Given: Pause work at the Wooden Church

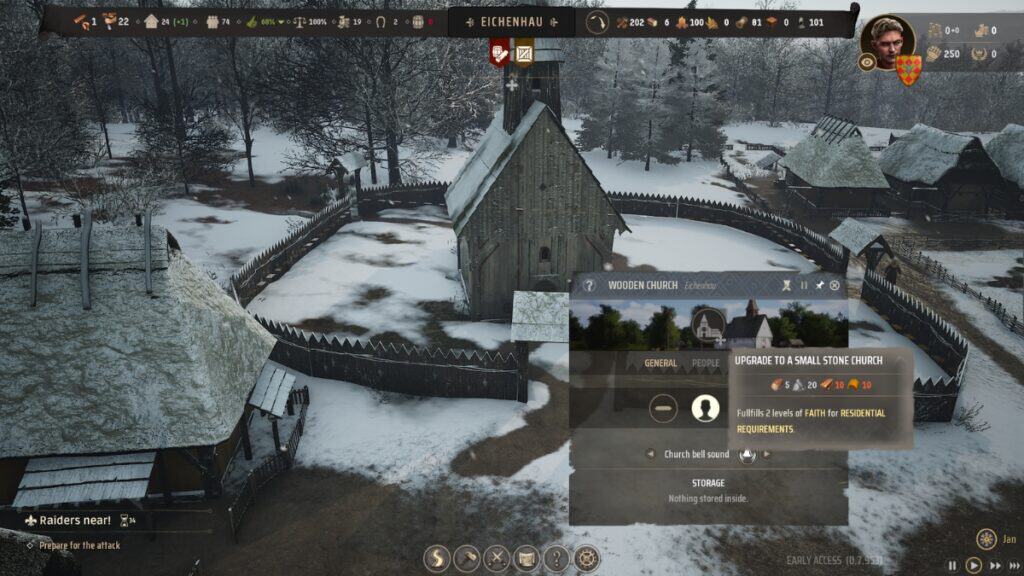Looking at the screenshot, I should click(x=804, y=285).
